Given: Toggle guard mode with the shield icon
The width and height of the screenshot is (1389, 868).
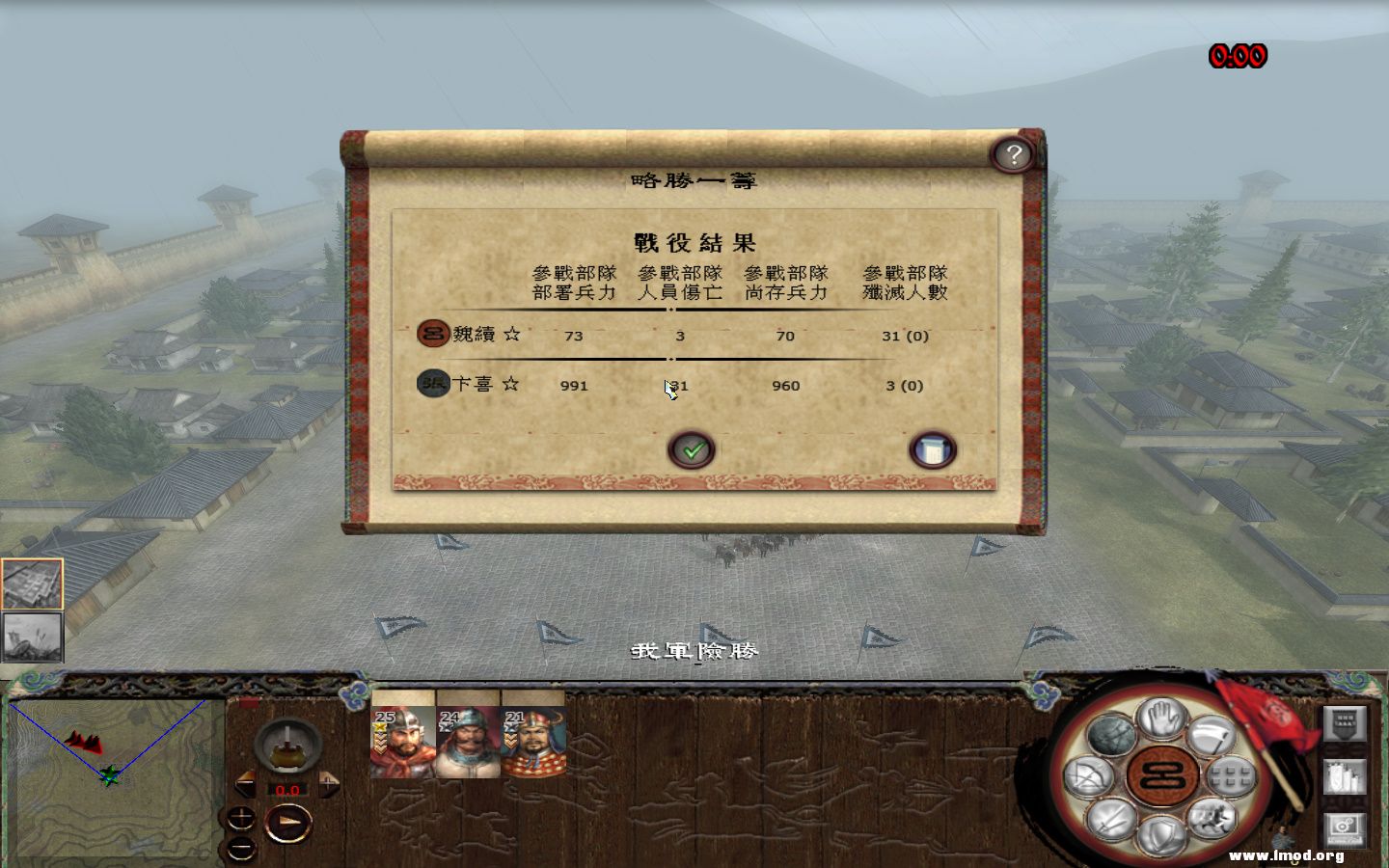Looking at the screenshot, I should coord(1160,836).
